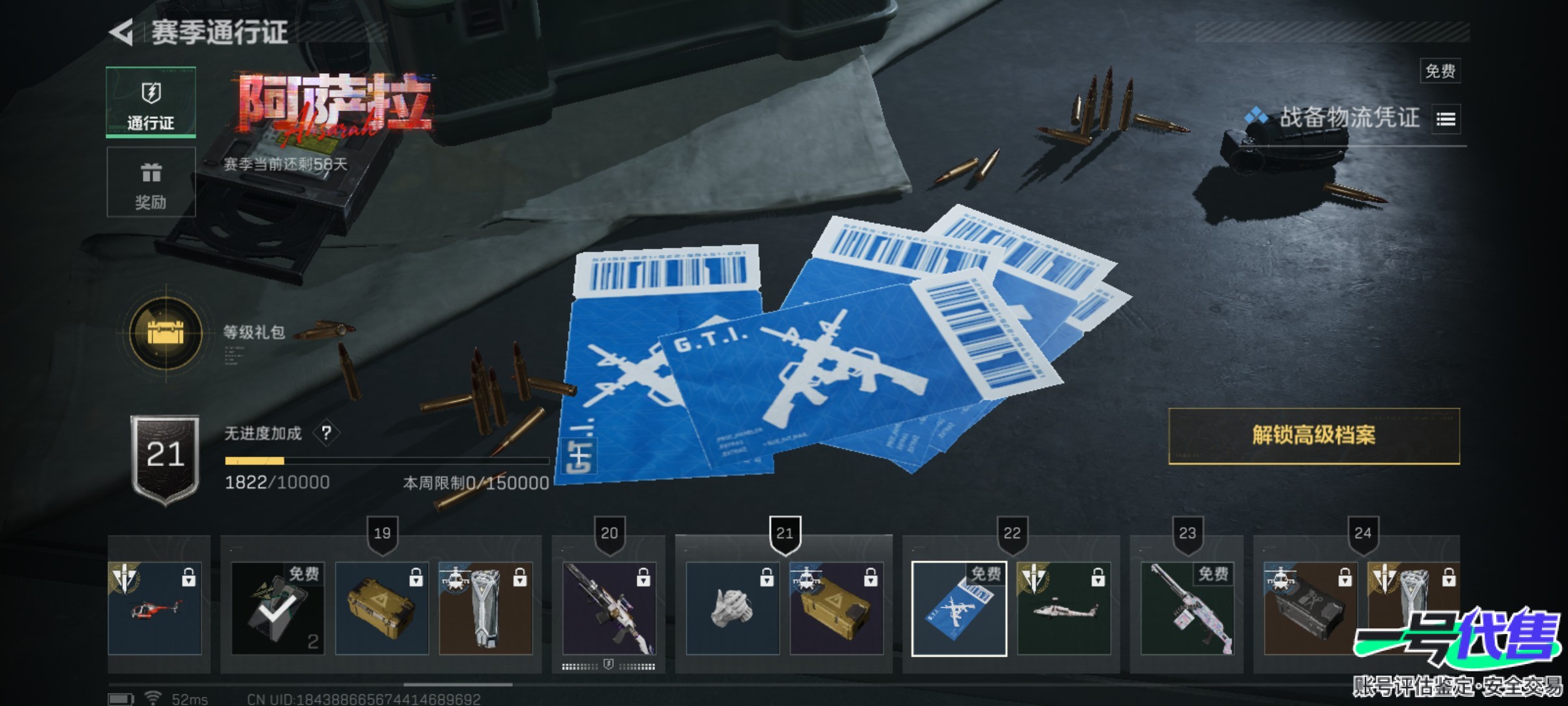Viewport: 1568px width, 706px height.
Task: Select the level 20 rifle skin reward
Action: 609,609
